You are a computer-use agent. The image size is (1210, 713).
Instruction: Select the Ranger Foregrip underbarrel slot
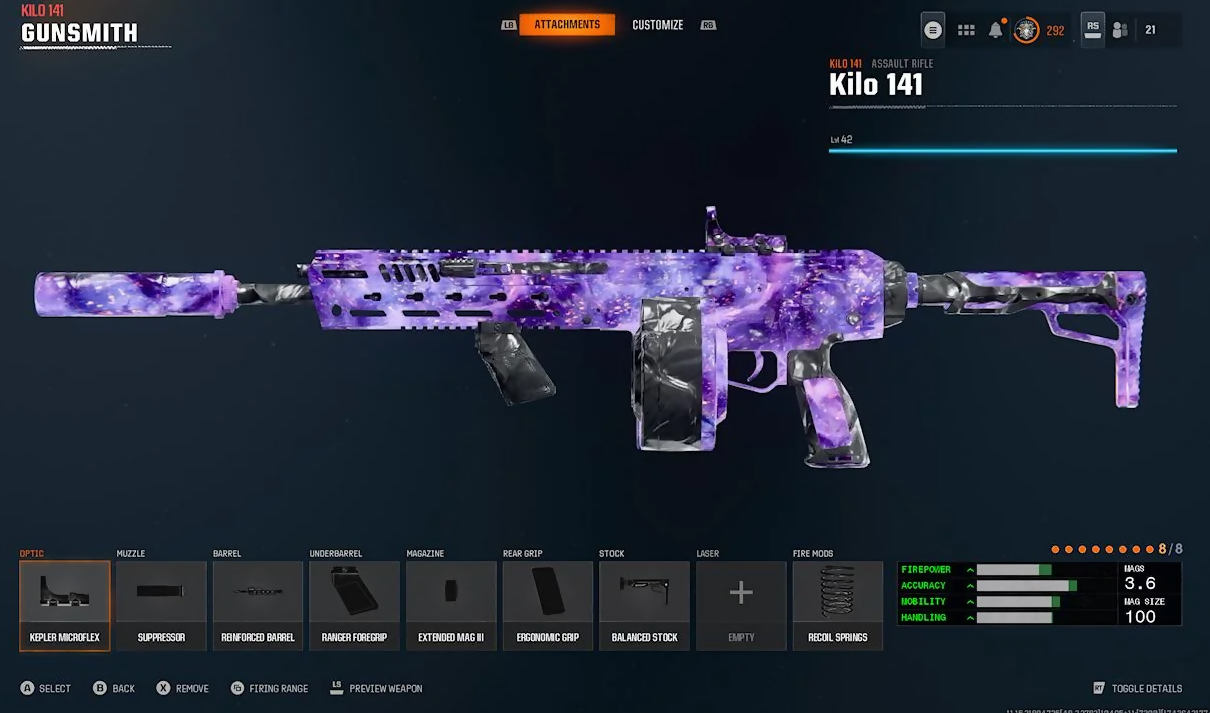tap(355, 605)
